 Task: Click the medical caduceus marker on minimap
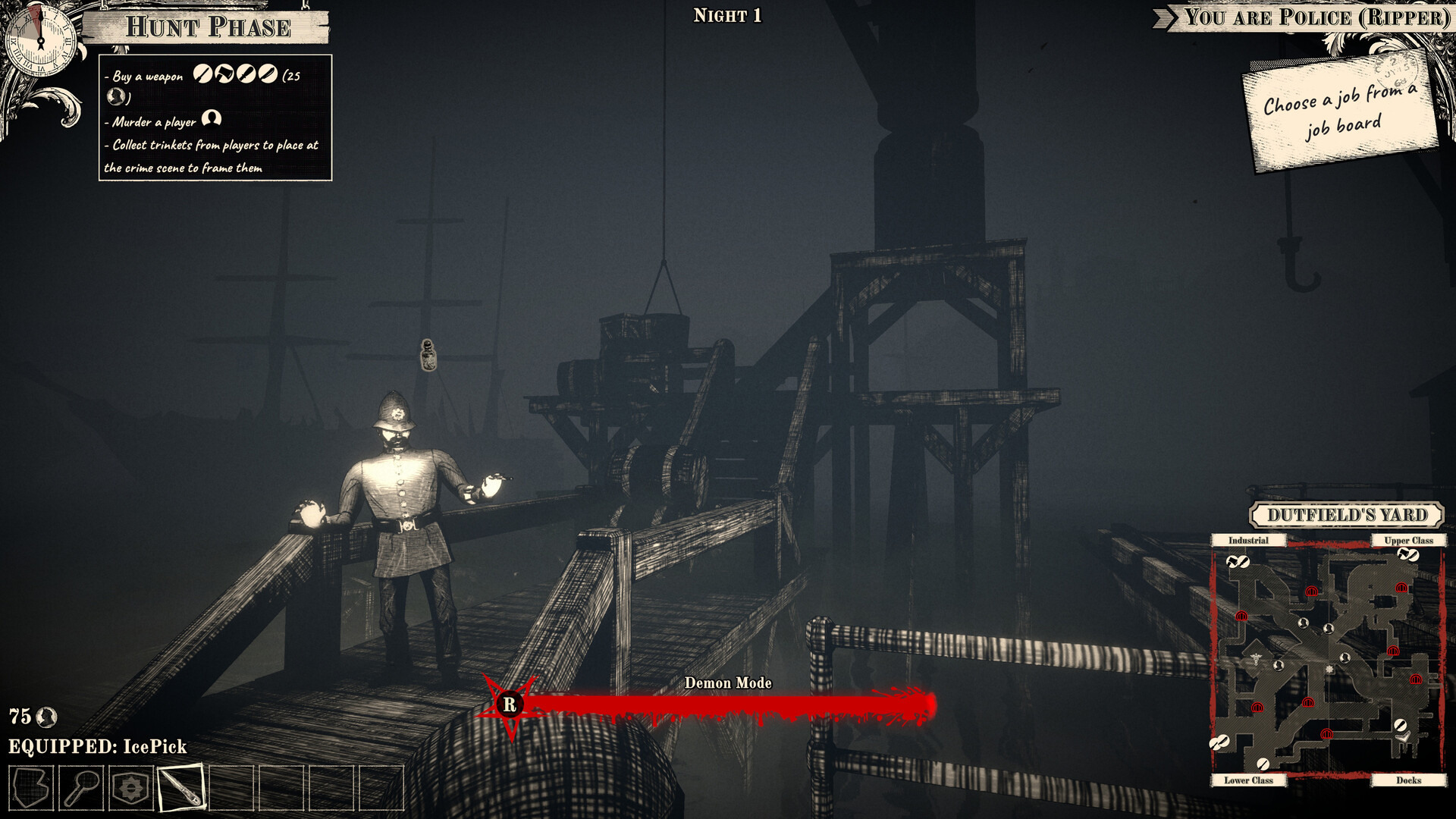pyautogui.click(x=1256, y=659)
